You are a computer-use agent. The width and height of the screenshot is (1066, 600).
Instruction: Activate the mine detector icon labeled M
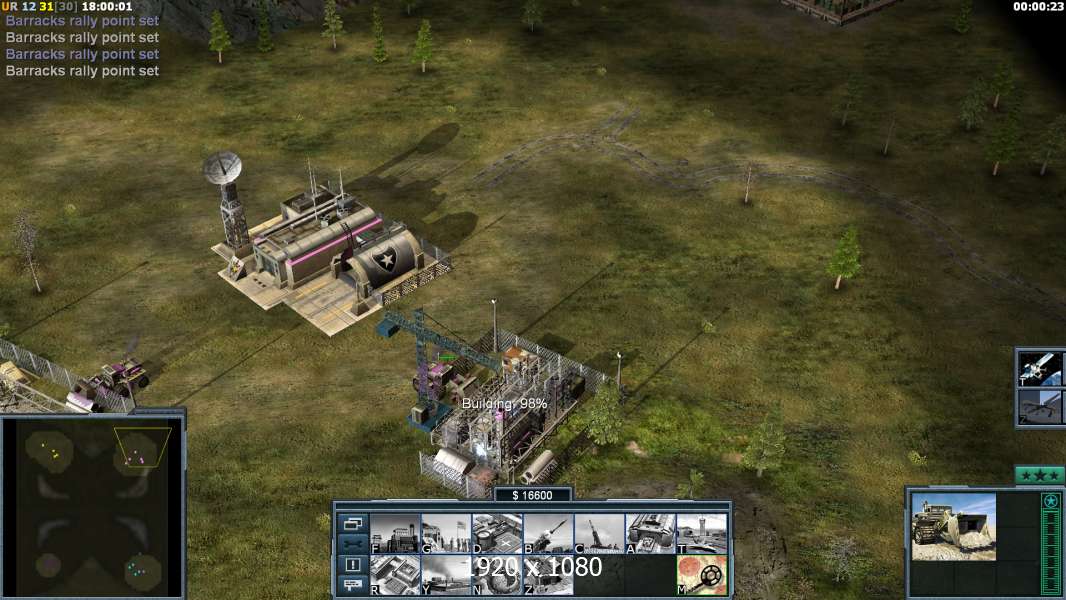pos(702,574)
